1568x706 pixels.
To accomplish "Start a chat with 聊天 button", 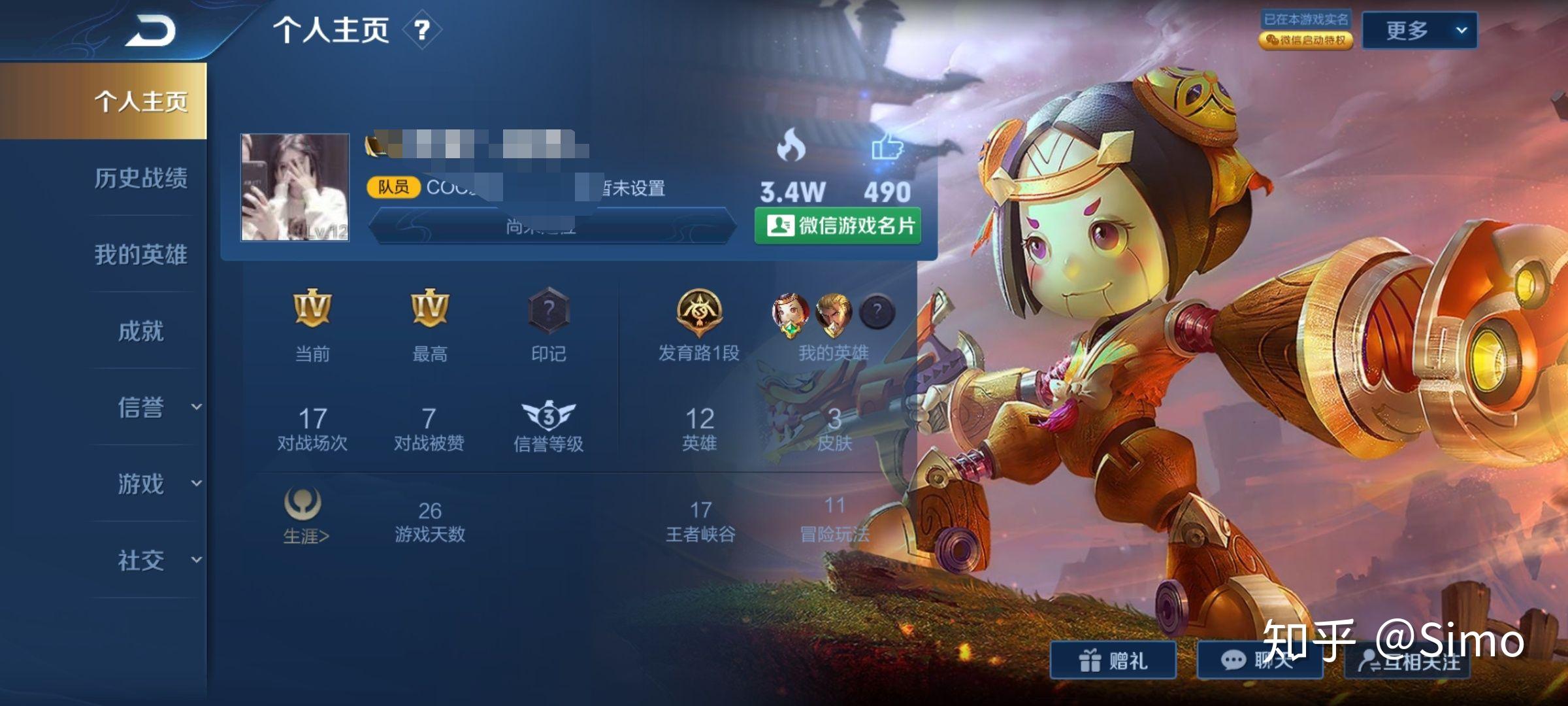I will [x=1258, y=660].
